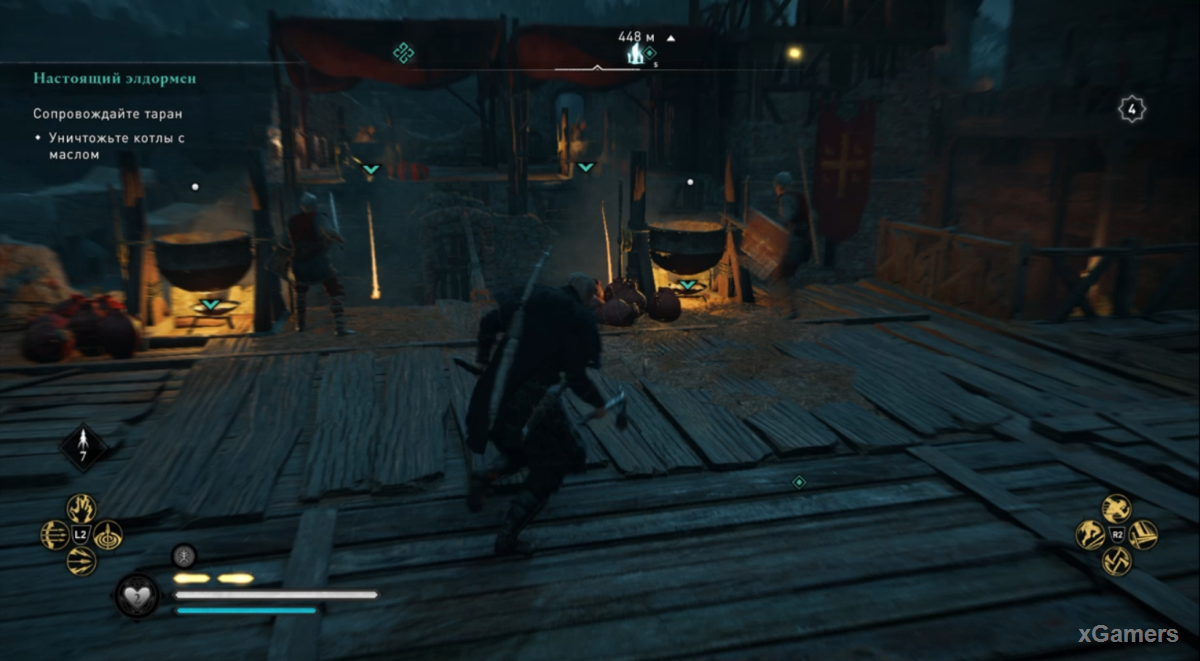Activate the sword strike melee ability
The height and width of the screenshot is (661, 1200).
[1143, 535]
